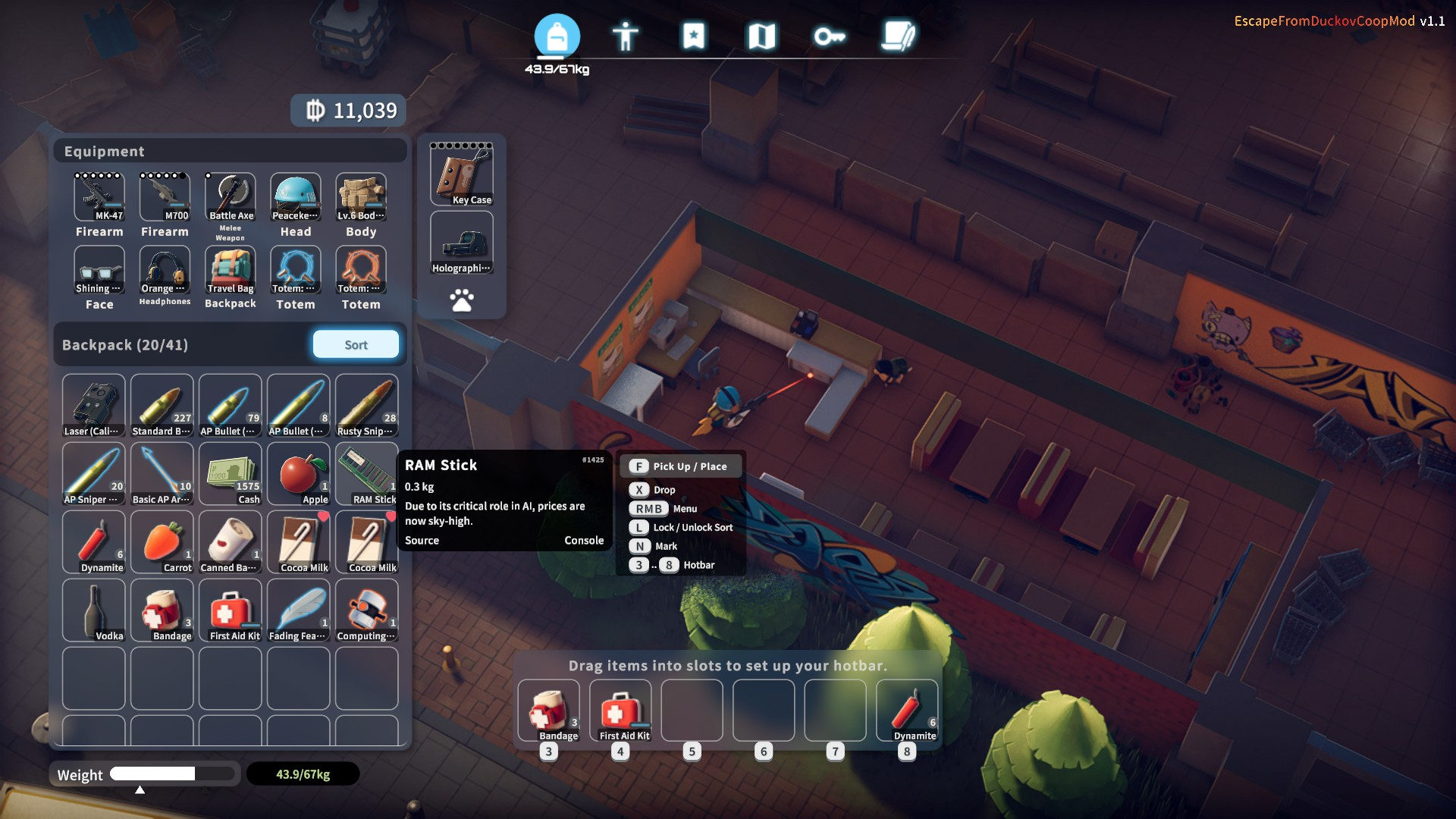Sort the backpack contents

click(x=356, y=344)
